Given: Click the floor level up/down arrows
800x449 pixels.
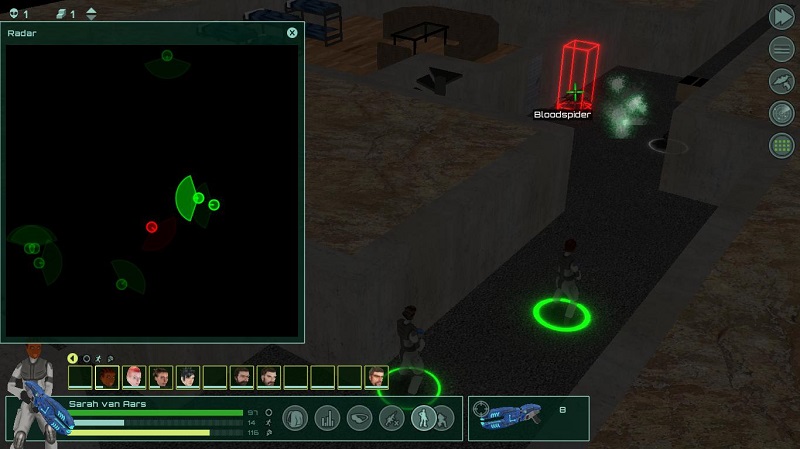Looking at the screenshot, I should coord(92,14).
